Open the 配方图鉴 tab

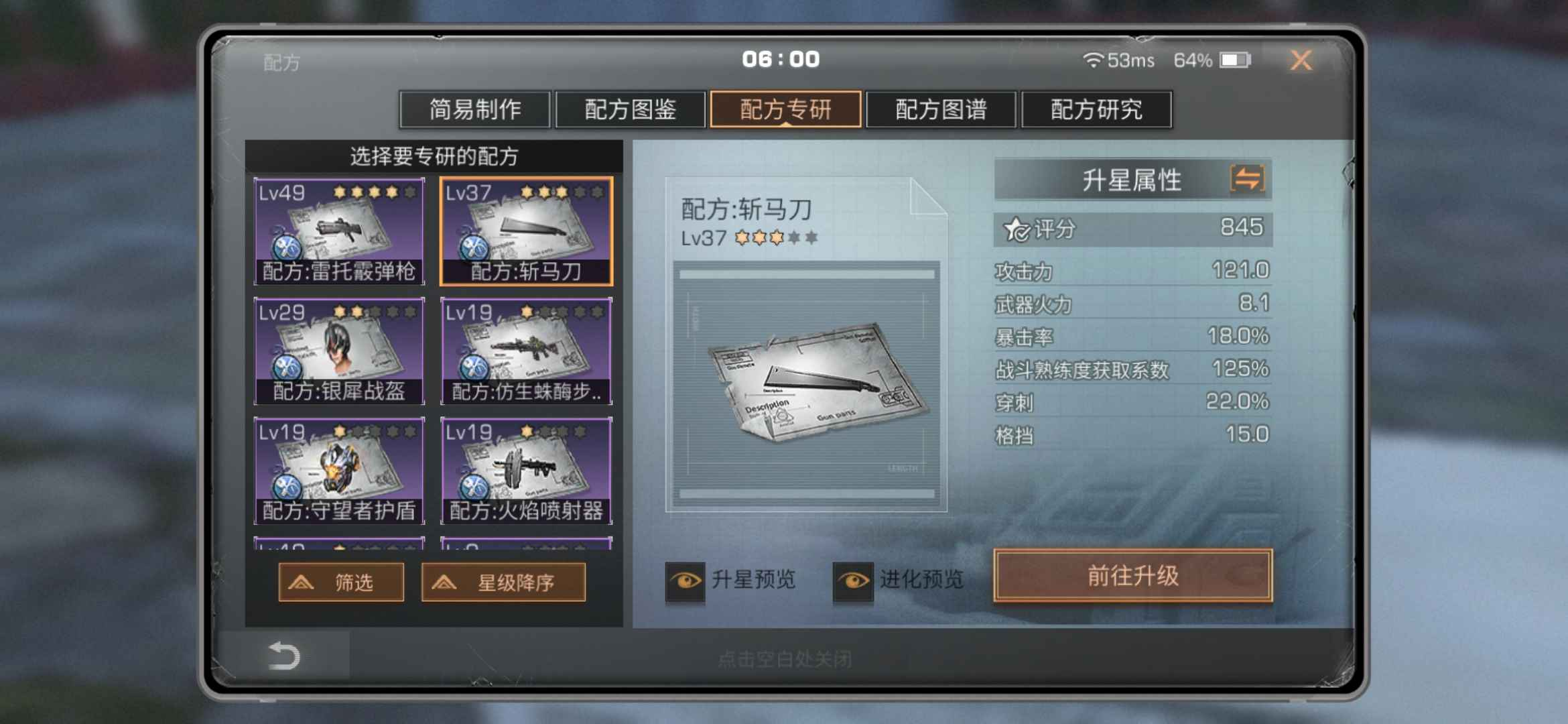click(630, 109)
